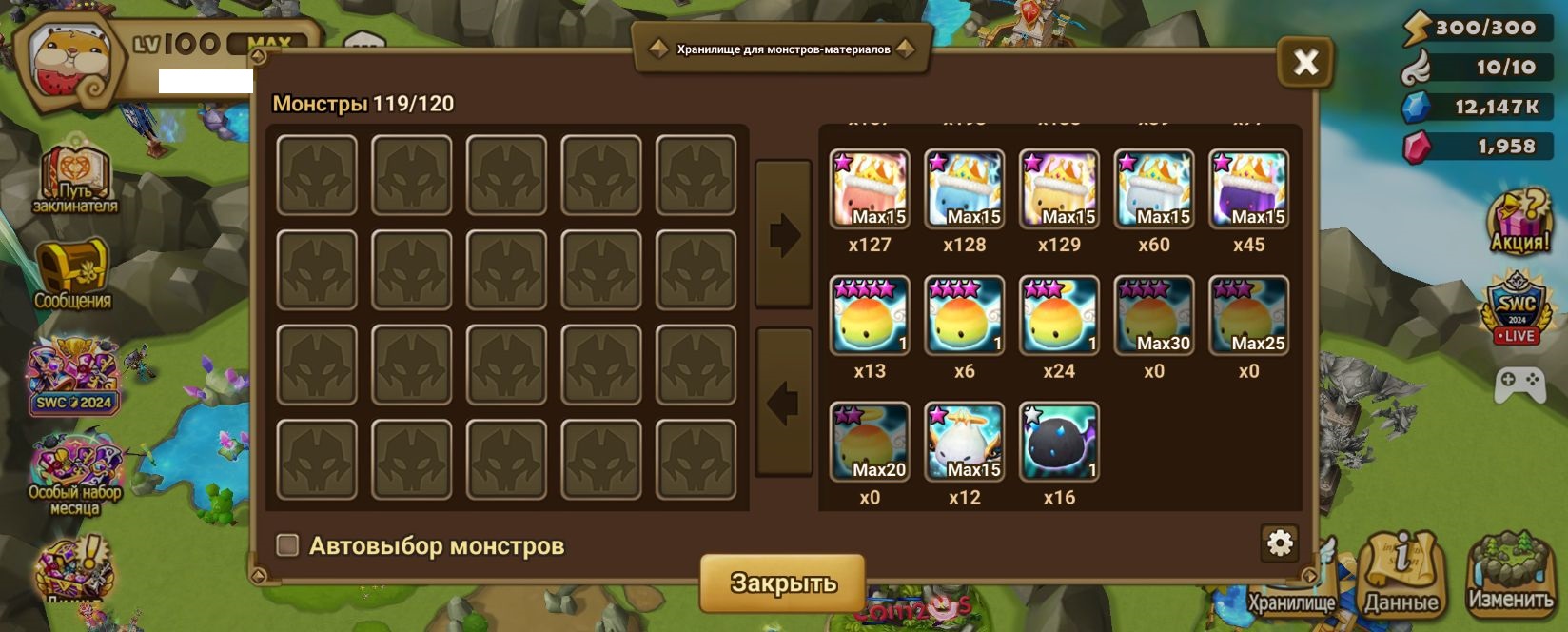Open the SWC 2024 LIVE badge

coord(1517,308)
